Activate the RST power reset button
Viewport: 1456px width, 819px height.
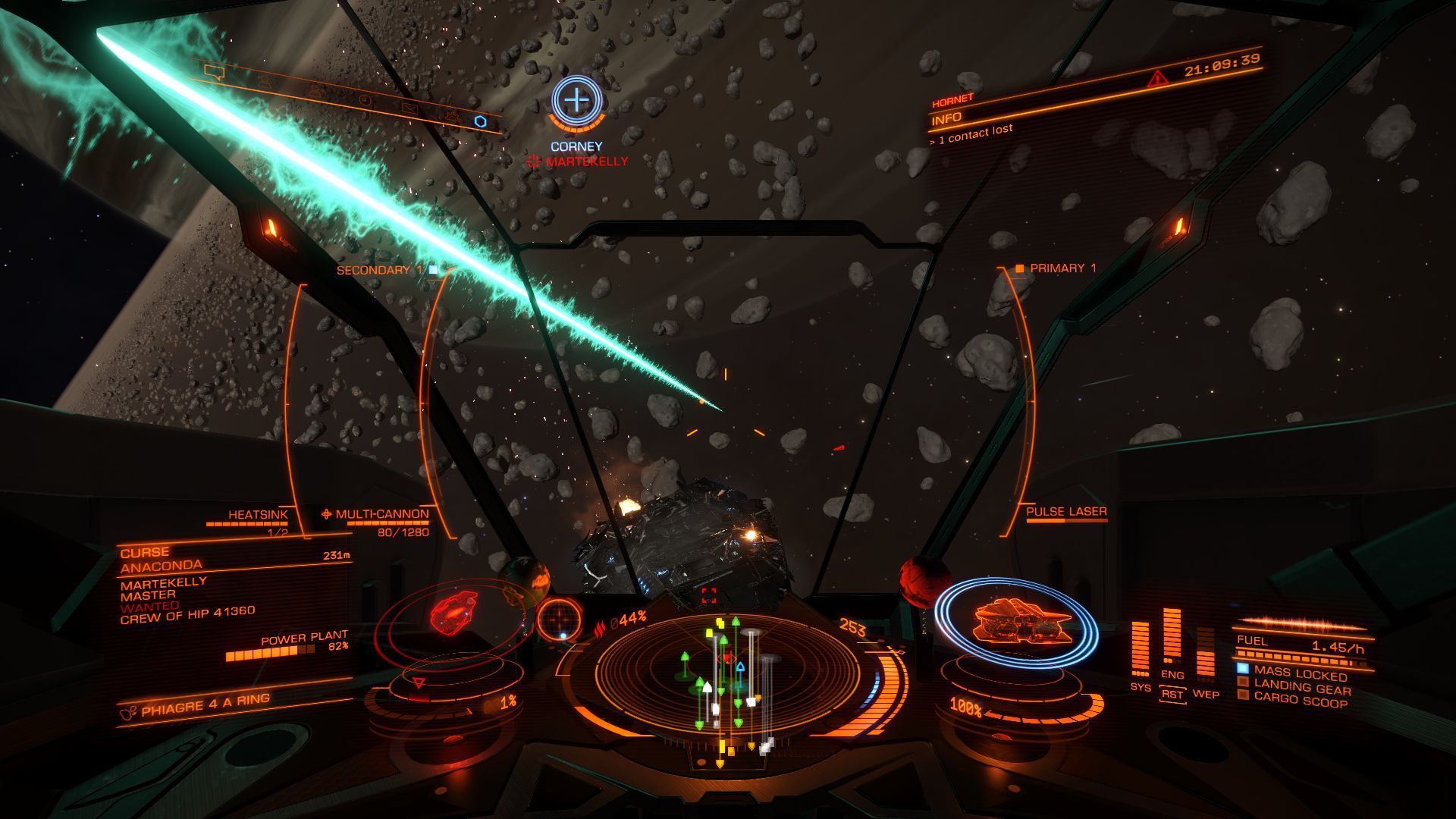(1172, 694)
